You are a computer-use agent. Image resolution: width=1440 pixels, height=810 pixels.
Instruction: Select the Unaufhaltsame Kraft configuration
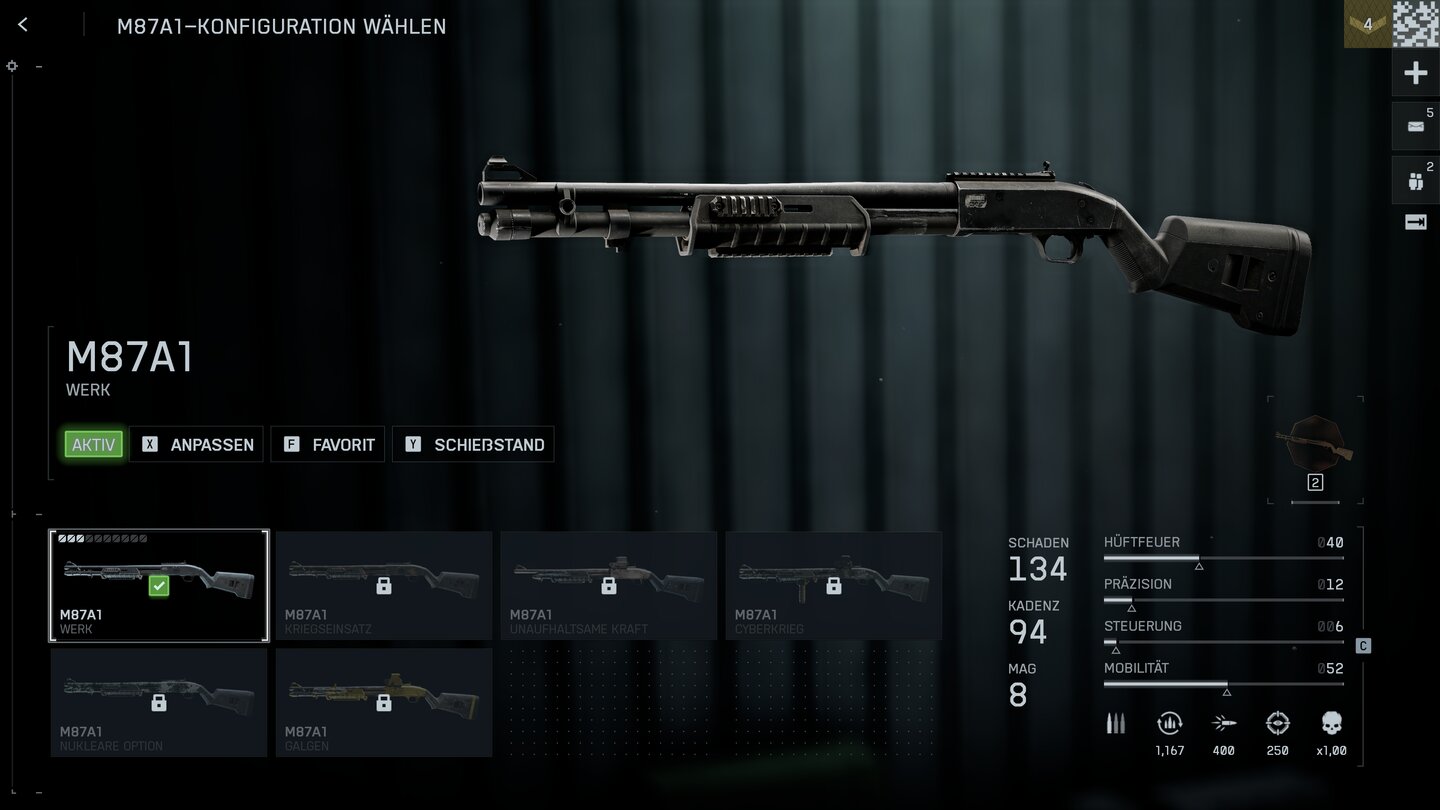[x=609, y=586]
